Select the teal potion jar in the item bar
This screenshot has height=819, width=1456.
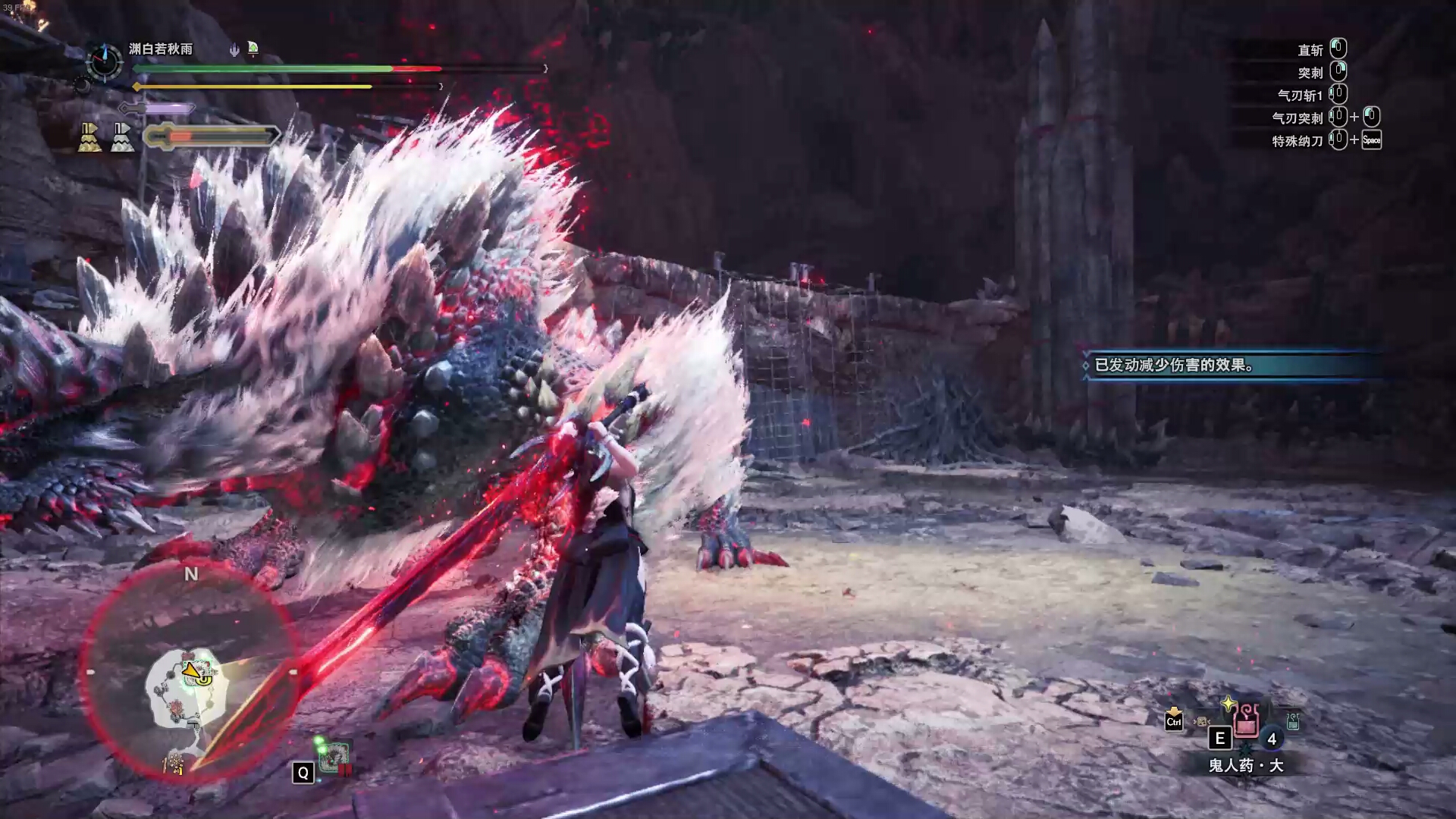coord(1292,721)
